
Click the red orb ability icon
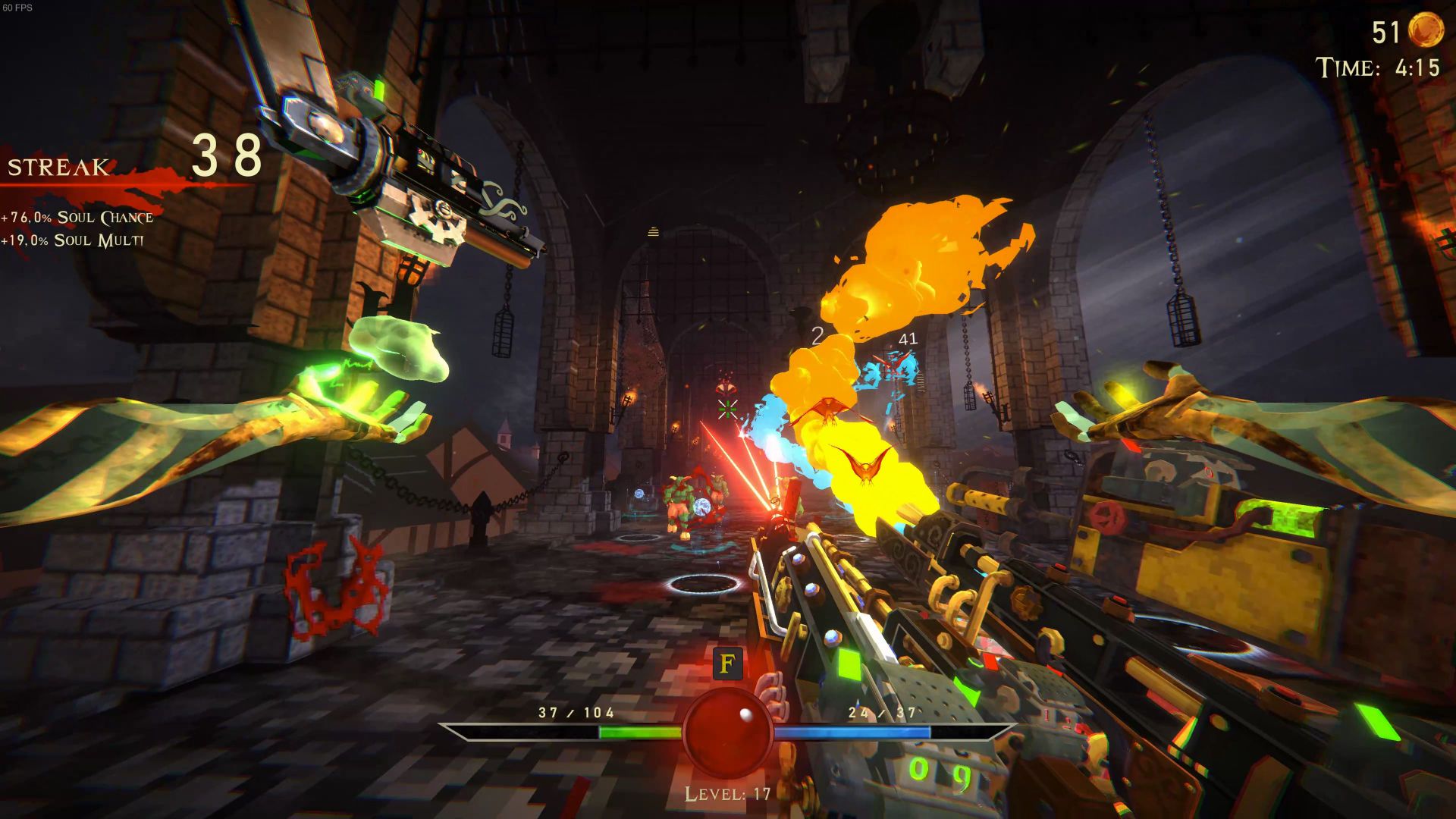click(x=727, y=732)
